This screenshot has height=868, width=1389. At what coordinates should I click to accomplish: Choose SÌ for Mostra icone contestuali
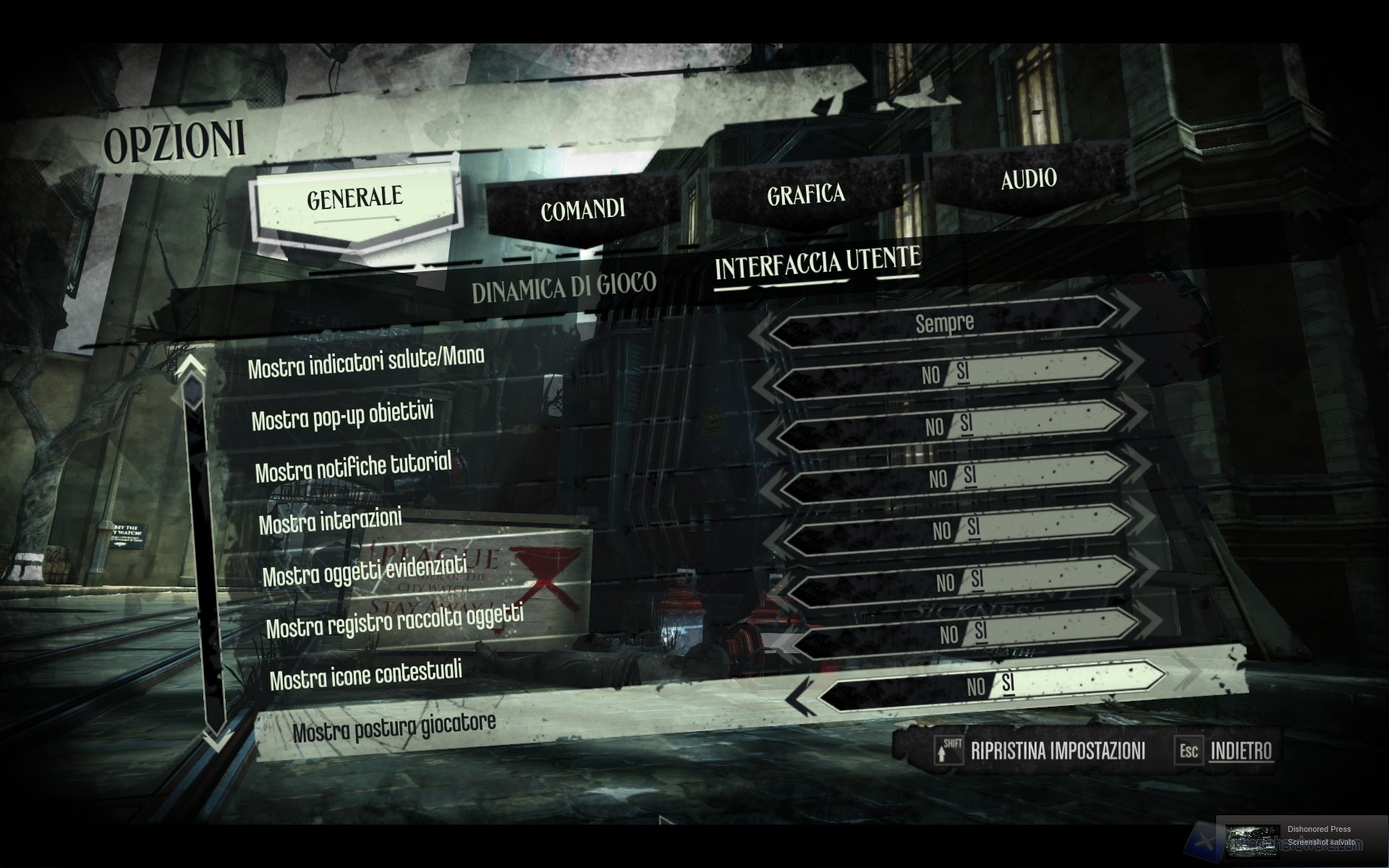[980, 631]
